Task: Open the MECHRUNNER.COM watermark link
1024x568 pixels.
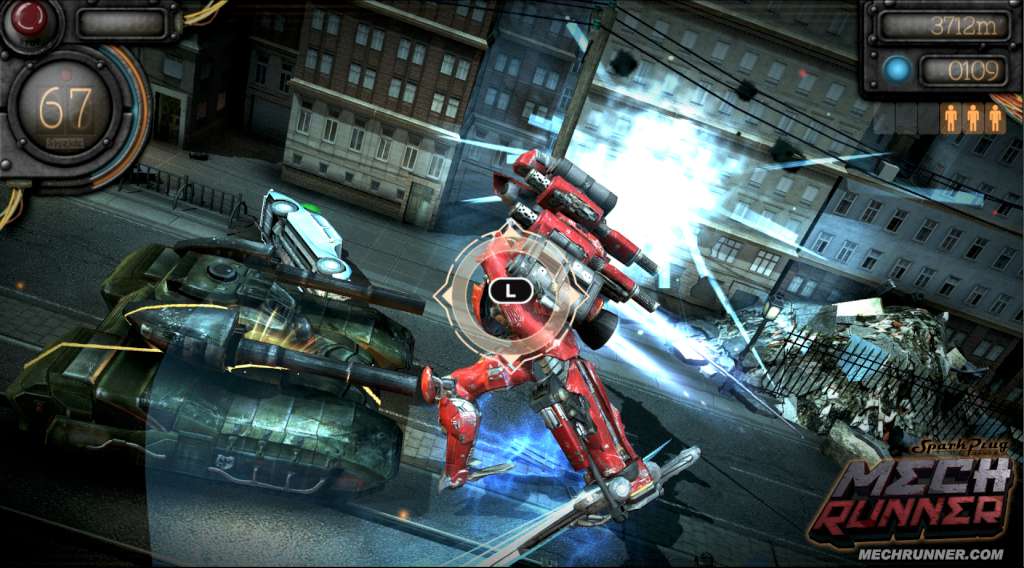Action: 930,553
